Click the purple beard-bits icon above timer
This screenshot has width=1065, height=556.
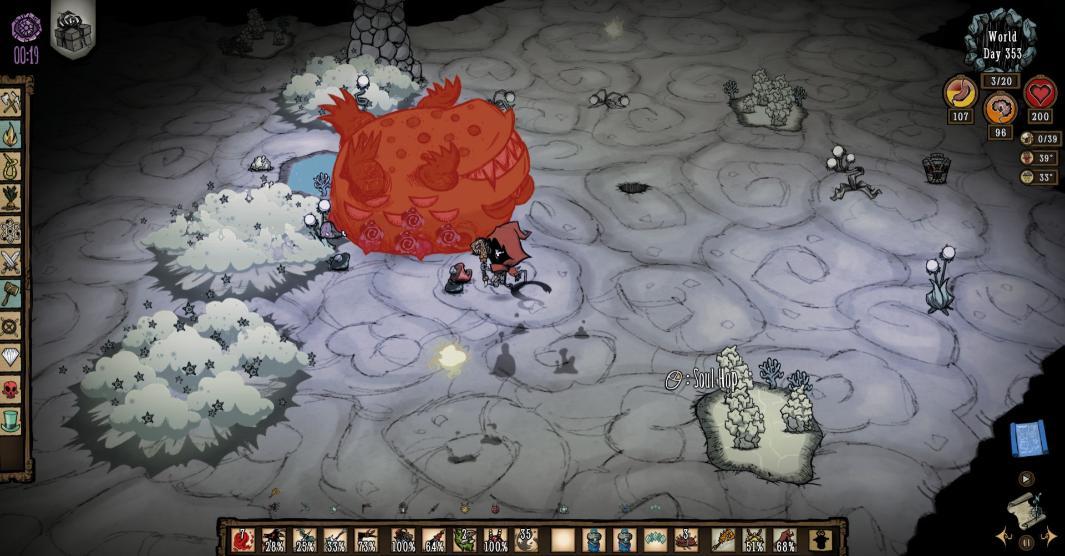pos(26,24)
